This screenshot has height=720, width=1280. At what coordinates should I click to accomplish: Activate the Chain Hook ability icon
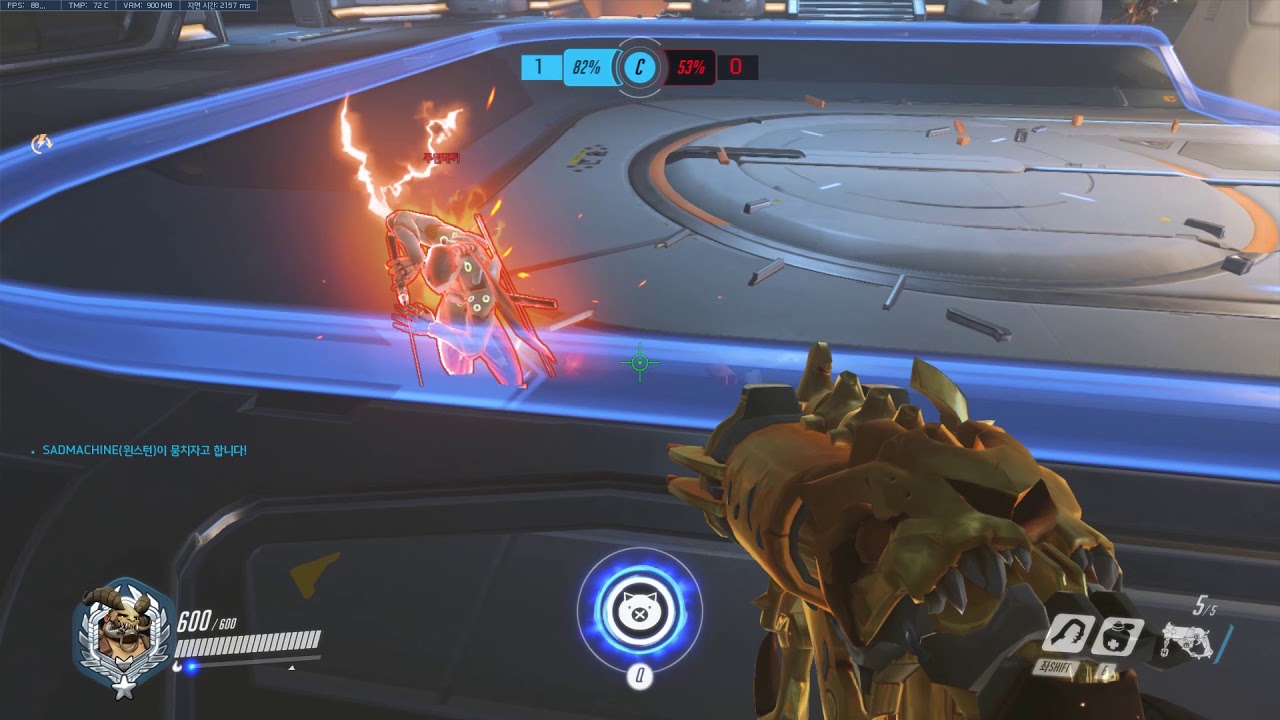(x=1067, y=635)
